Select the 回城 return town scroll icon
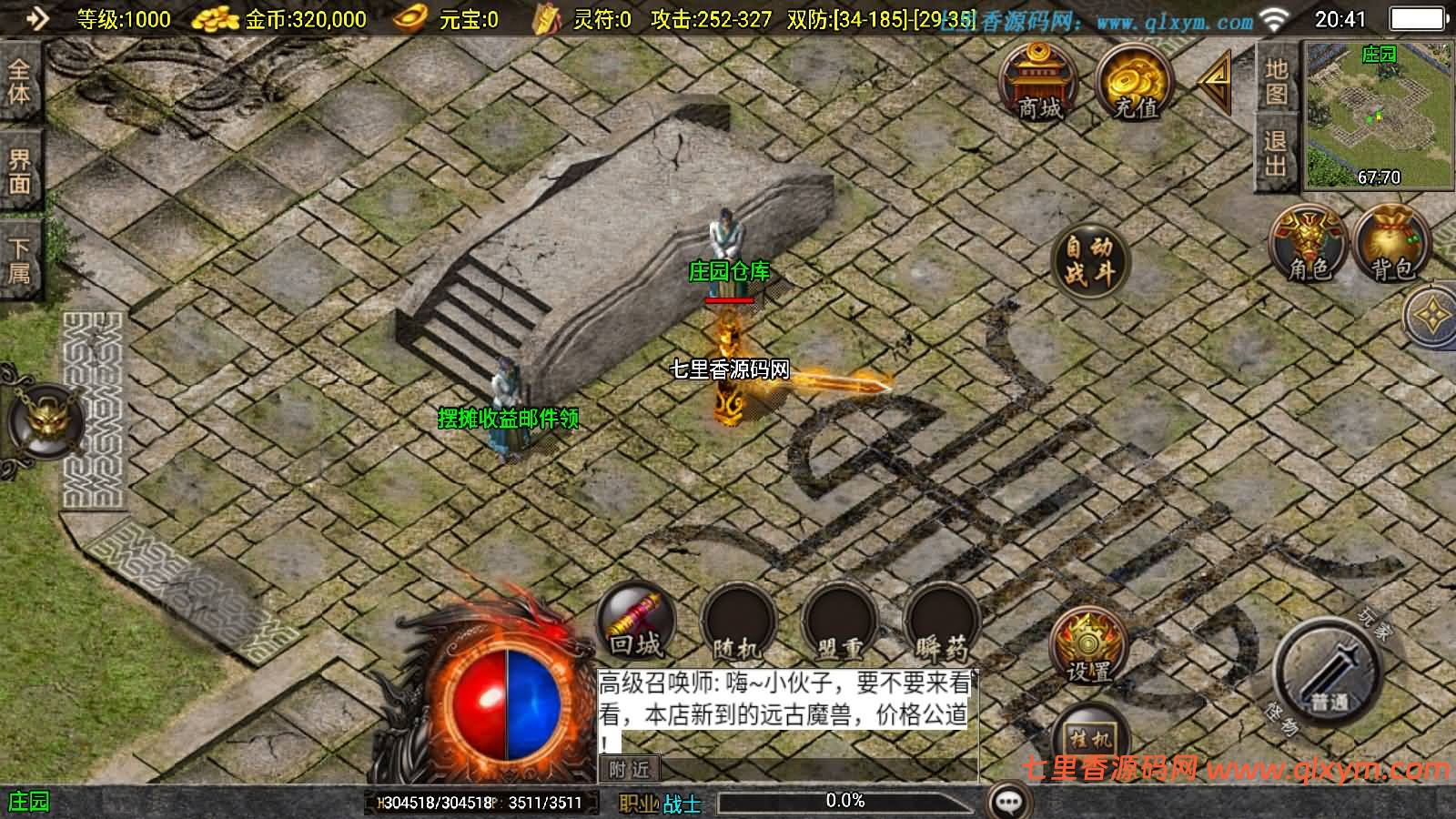 click(x=635, y=623)
